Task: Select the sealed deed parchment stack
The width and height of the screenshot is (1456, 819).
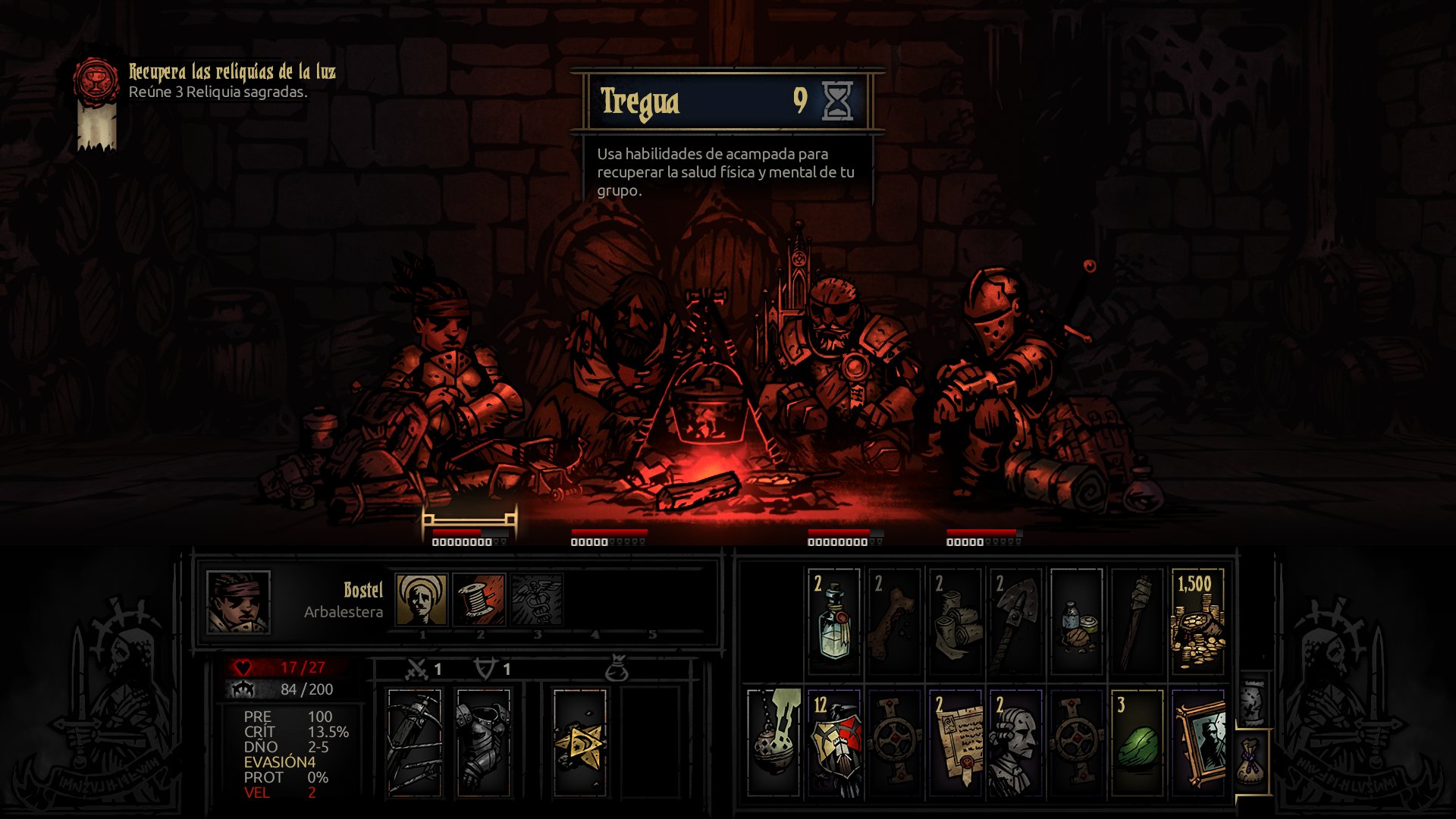Action: (x=955, y=742)
